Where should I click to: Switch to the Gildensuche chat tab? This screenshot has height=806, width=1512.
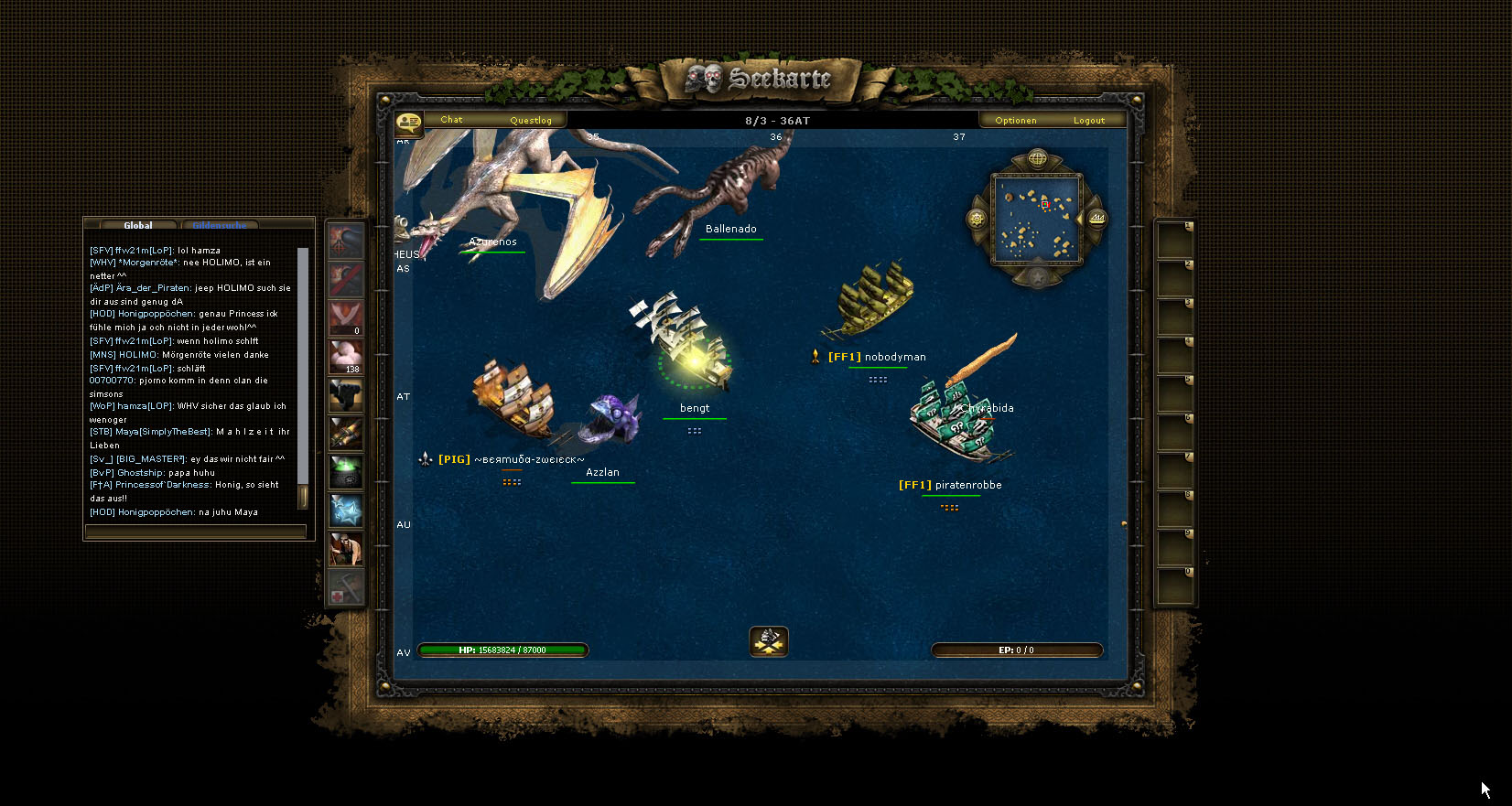point(220,225)
